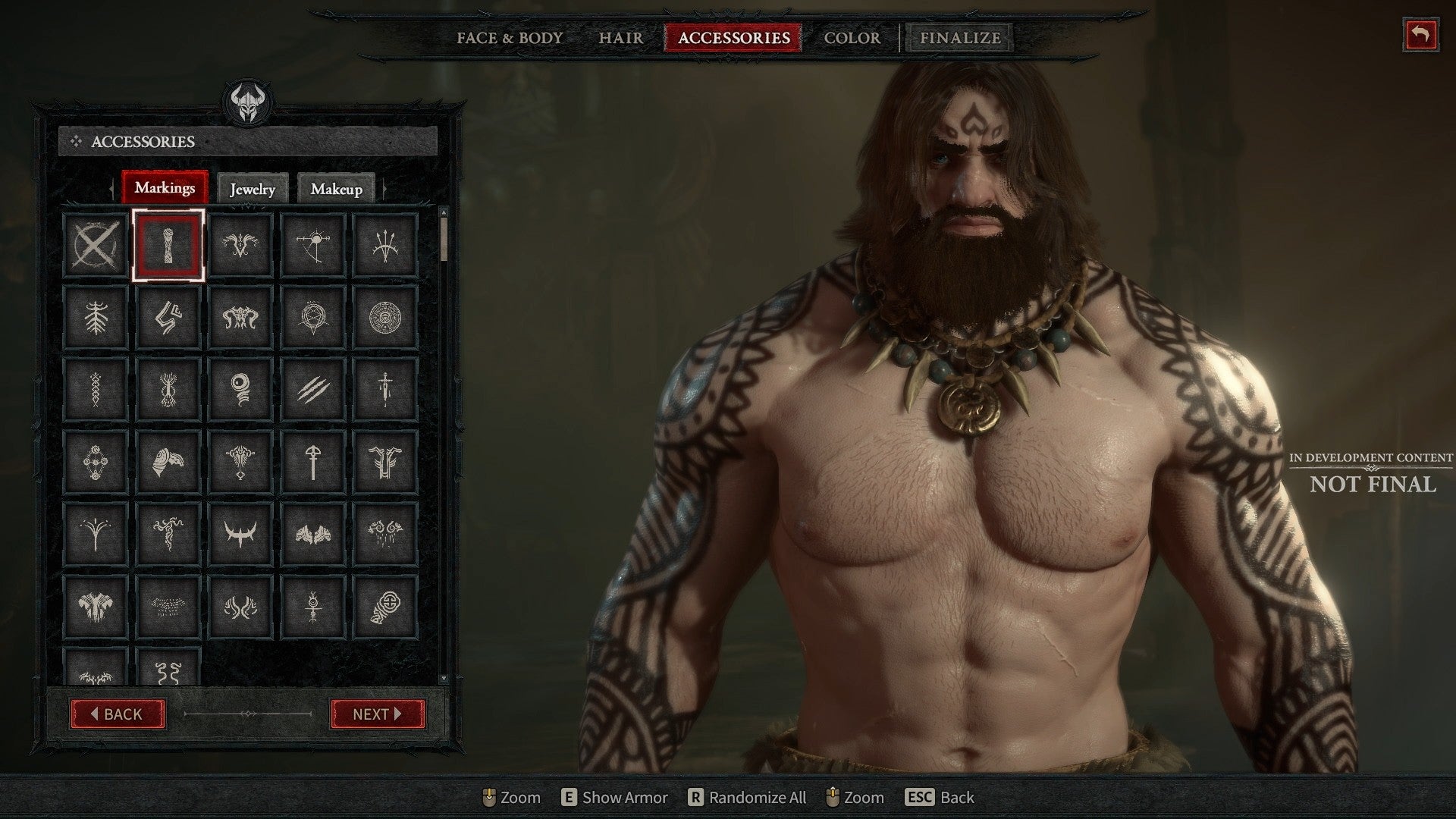Switch to the Jewelry sub-tab

253,189
